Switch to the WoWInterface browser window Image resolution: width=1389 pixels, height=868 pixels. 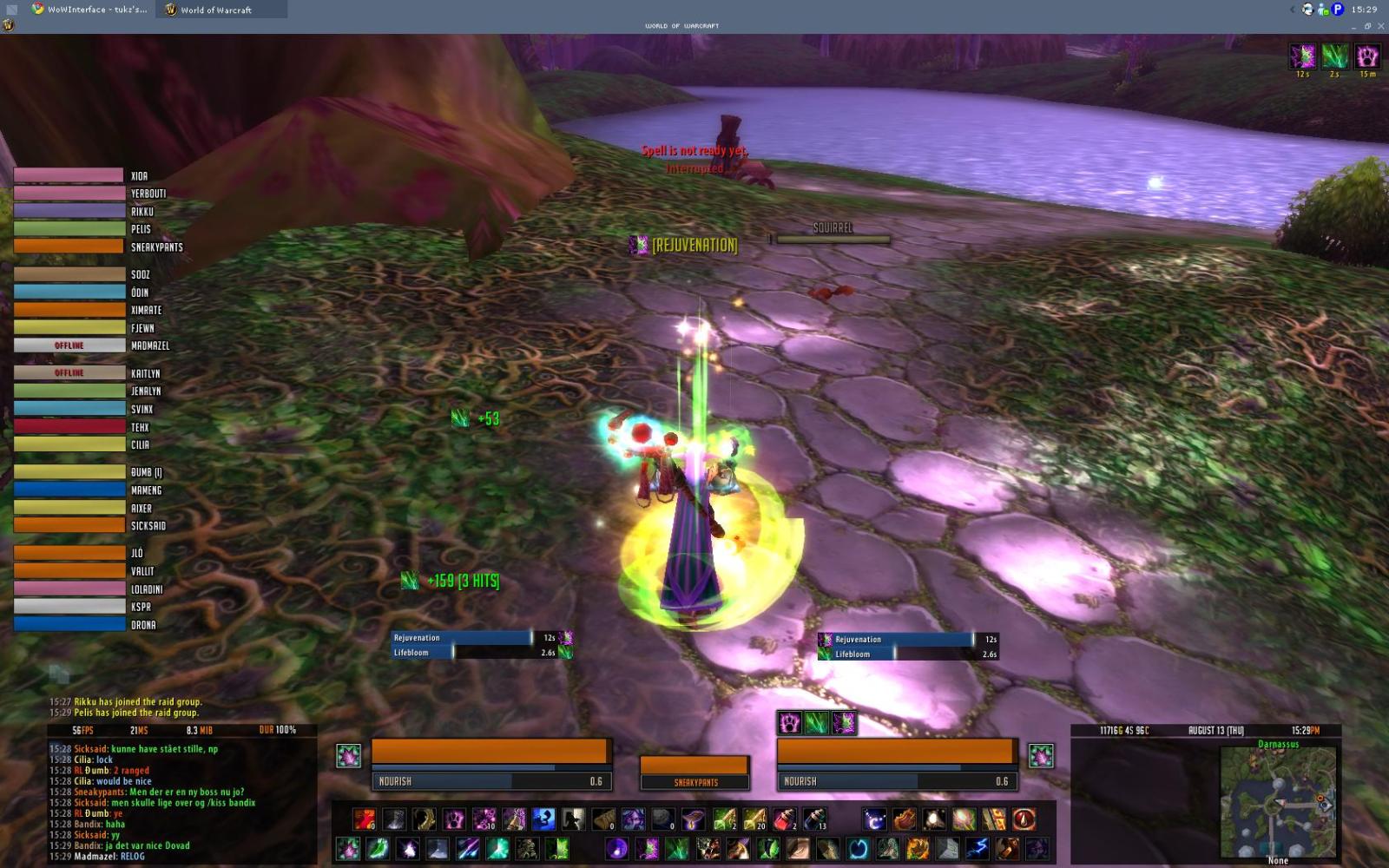point(89,10)
